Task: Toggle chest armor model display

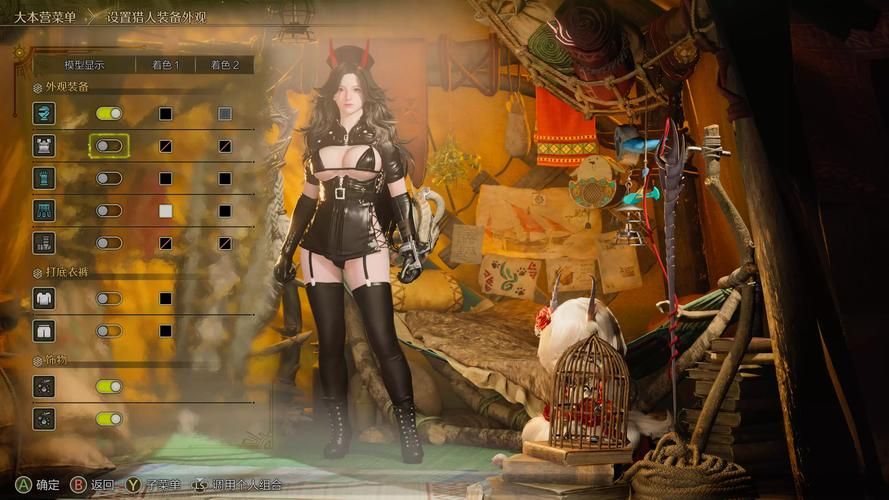Action: 109,146
